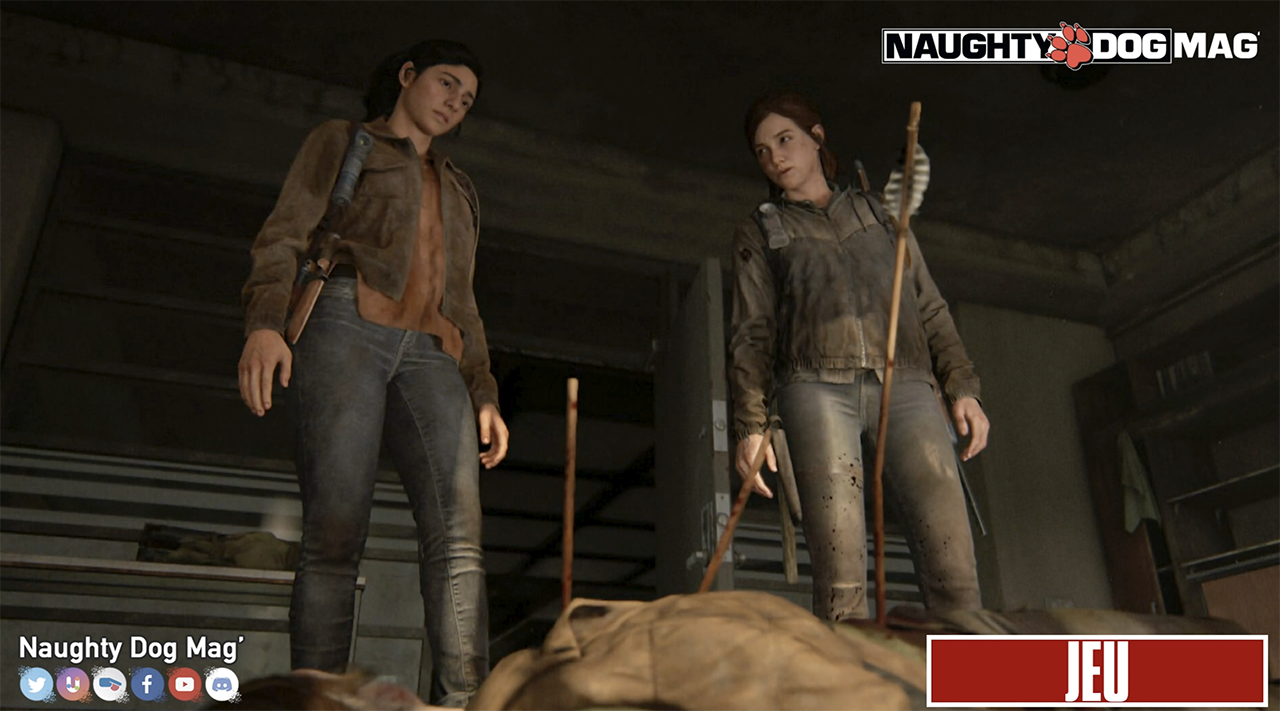Click the red YouTube icon
Image resolution: width=1280 pixels, height=711 pixels.
[x=185, y=684]
